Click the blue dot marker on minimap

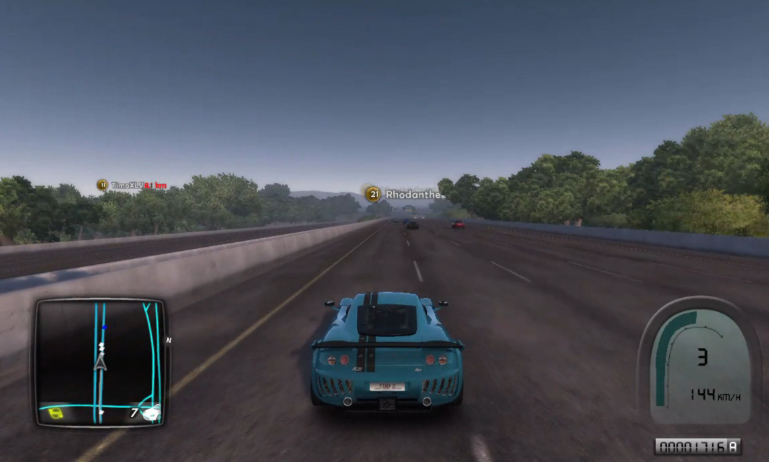pyautogui.click(x=104, y=328)
